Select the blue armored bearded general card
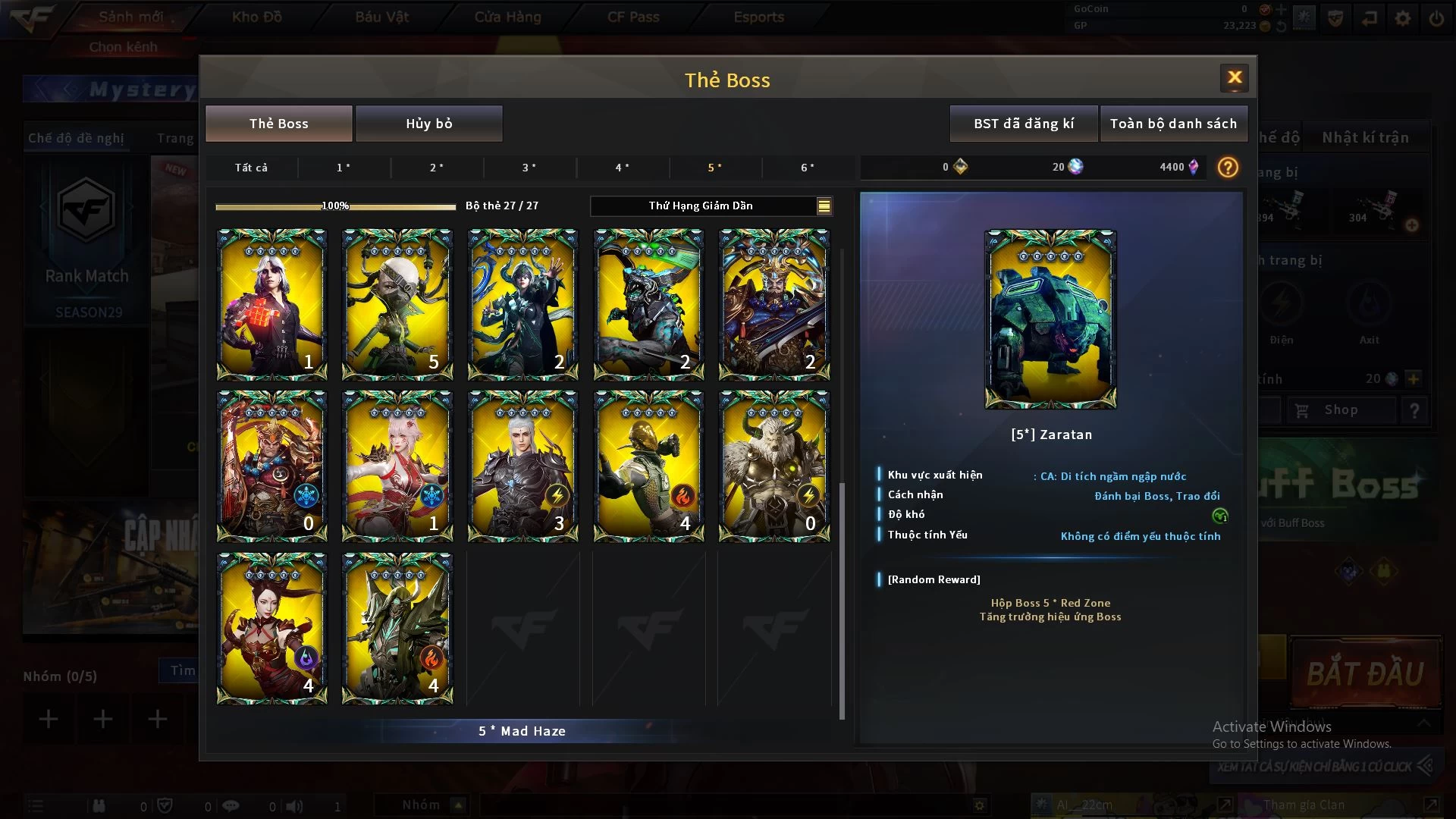Viewport: 1456px width, 819px height. coord(773,304)
